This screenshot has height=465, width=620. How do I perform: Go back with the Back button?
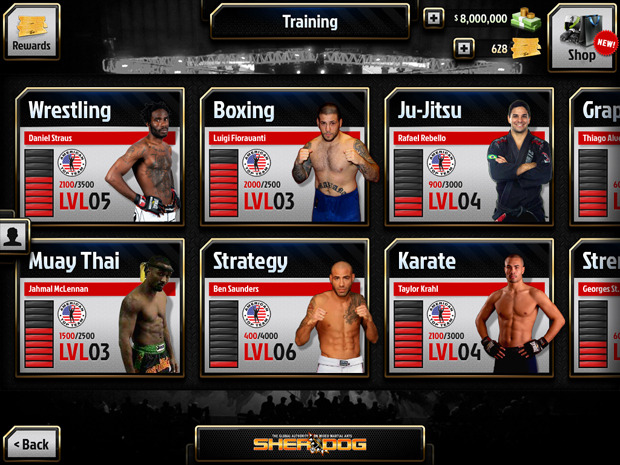(x=31, y=443)
